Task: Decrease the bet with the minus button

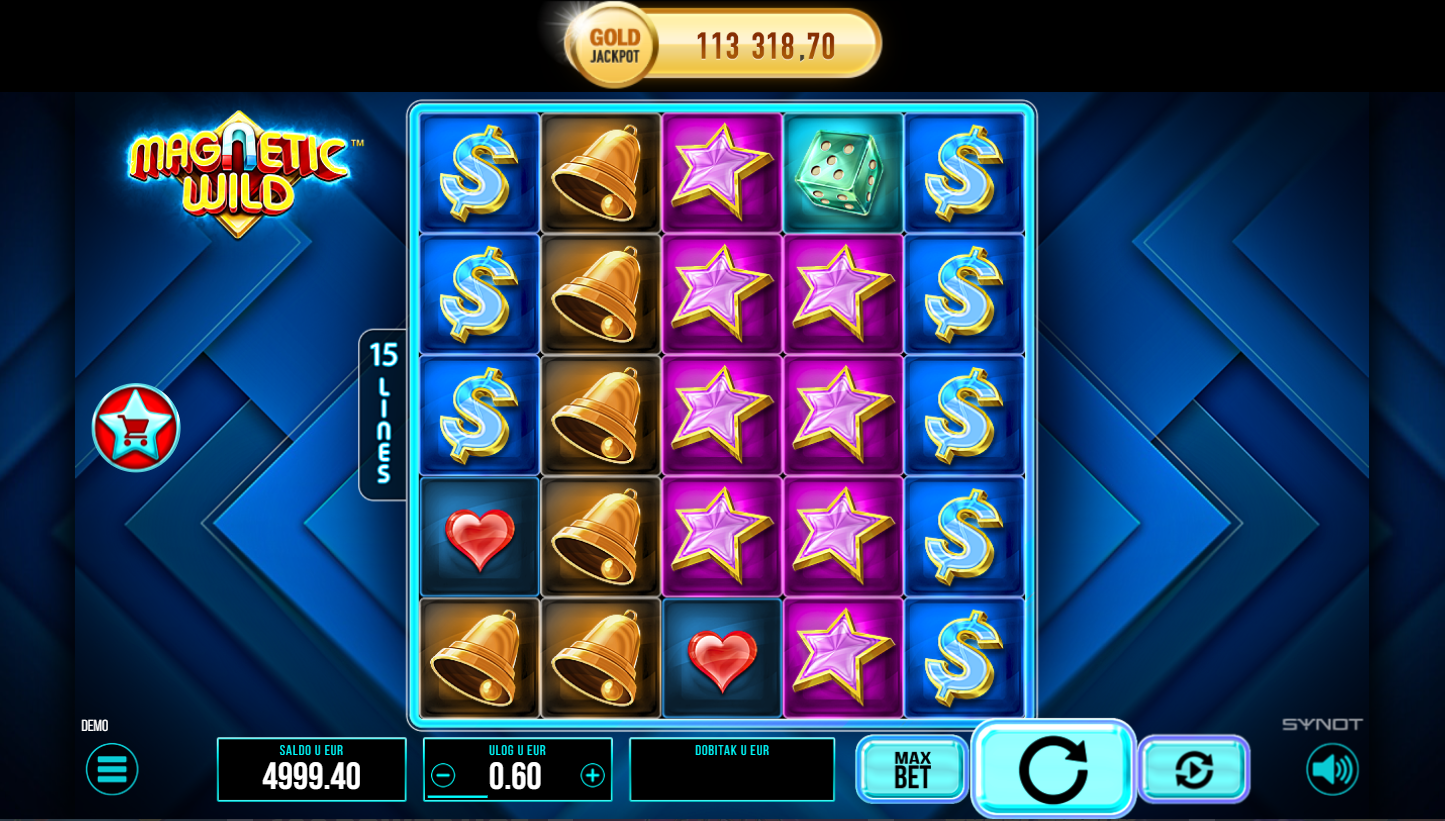Action: click(x=443, y=776)
